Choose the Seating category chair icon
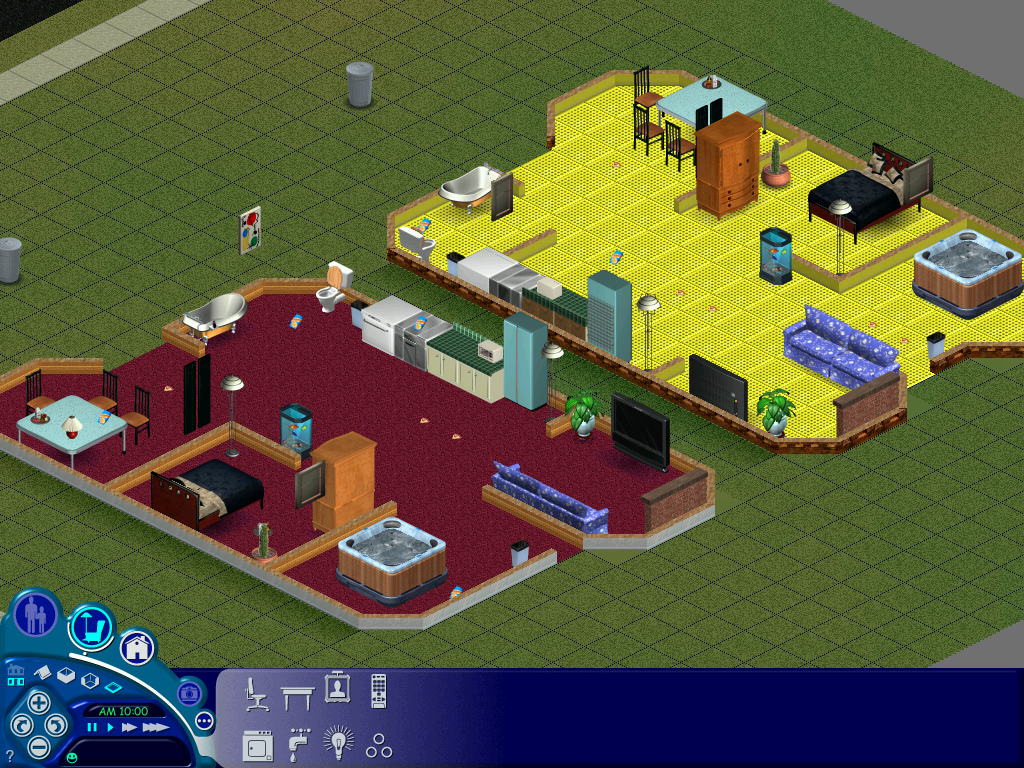Viewport: 1024px width, 768px height. pyautogui.click(x=256, y=693)
